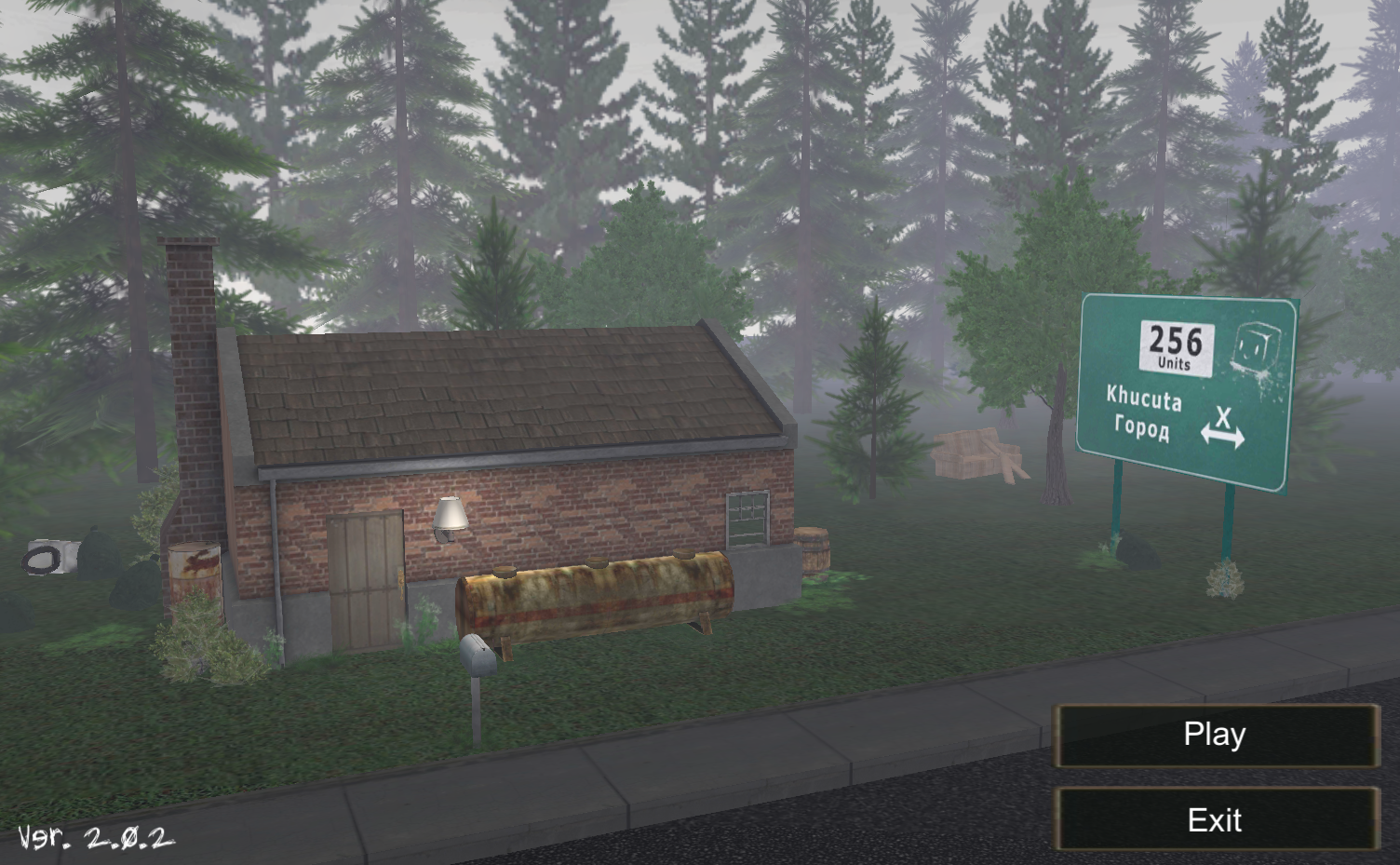Select the wooden front door of the house
This screenshot has height=865, width=1400.
(366, 582)
